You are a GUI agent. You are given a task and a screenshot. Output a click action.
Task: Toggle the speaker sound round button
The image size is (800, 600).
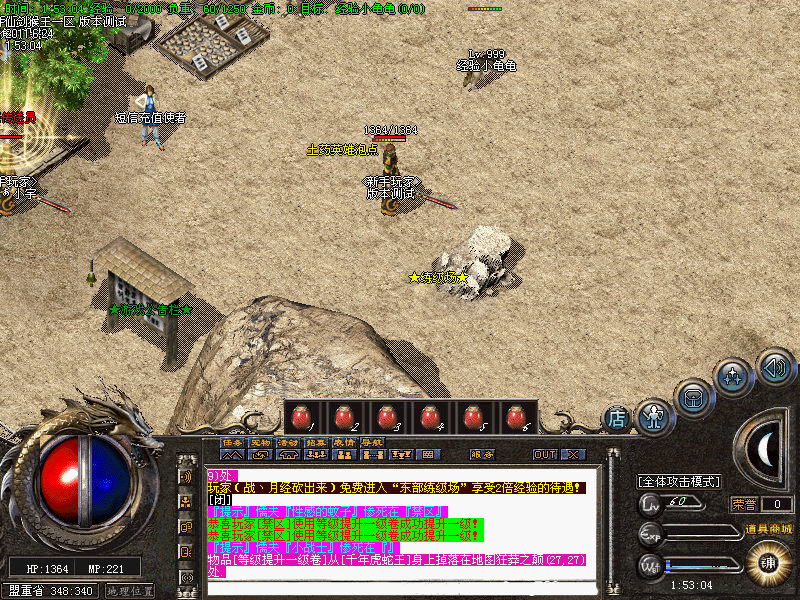pos(773,366)
